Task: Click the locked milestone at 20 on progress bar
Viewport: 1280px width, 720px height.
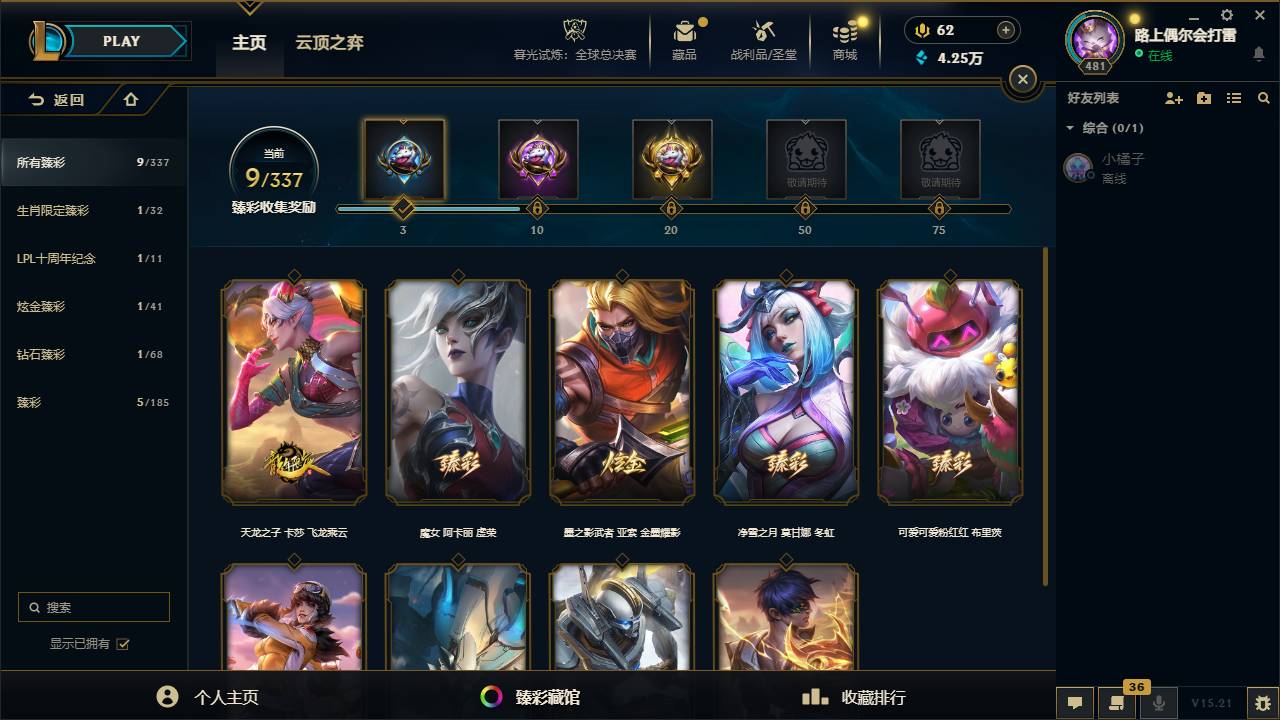Action: pyautogui.click(x=671, y=209)
